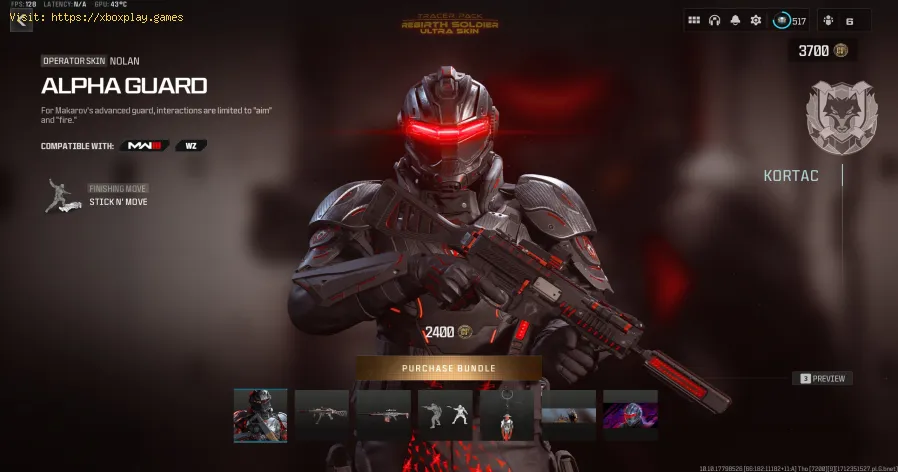
Task: Purchase the Rebirth Soldier bundle
Action: (x=449, y=368)
